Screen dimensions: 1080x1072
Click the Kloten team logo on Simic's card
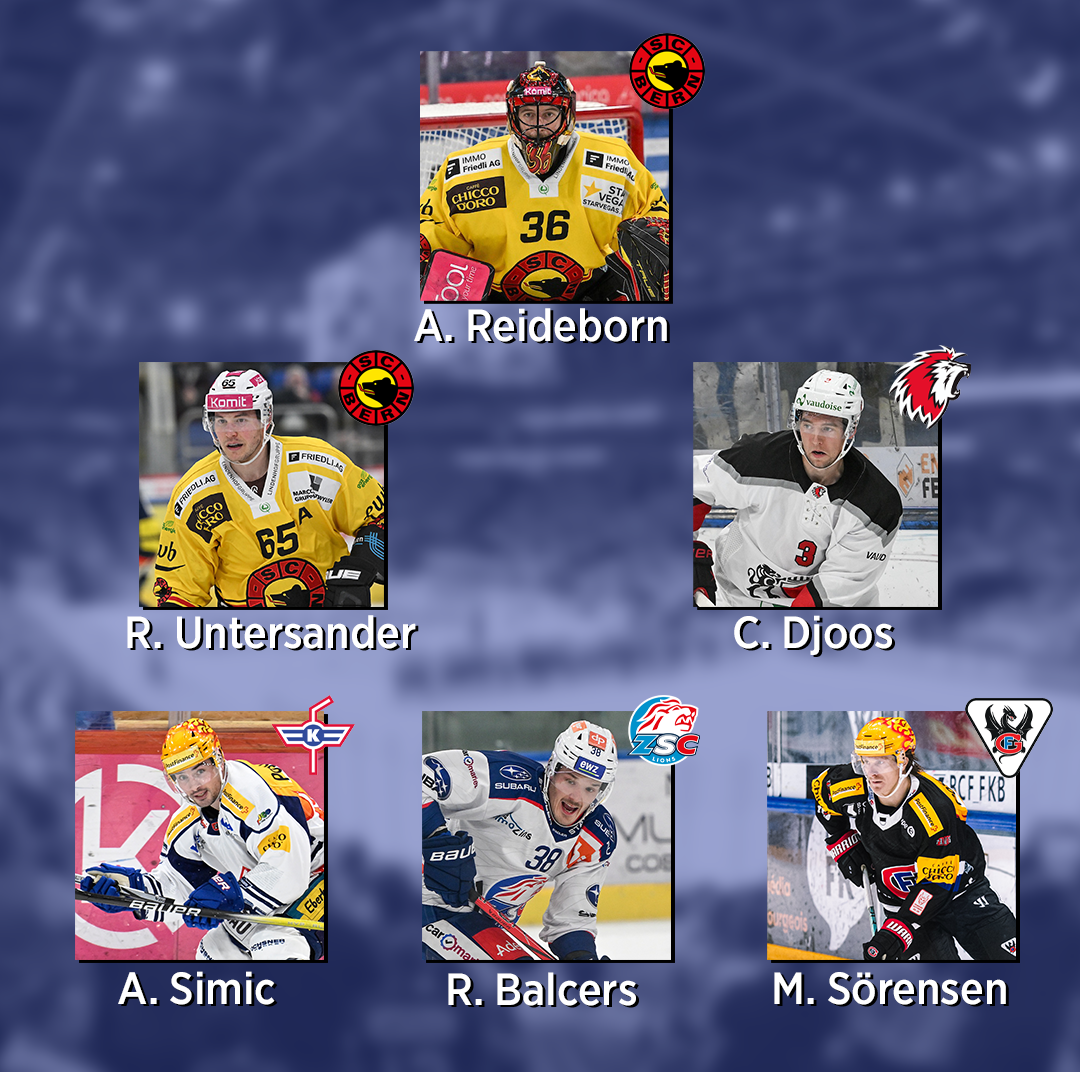tap(314, 734)
